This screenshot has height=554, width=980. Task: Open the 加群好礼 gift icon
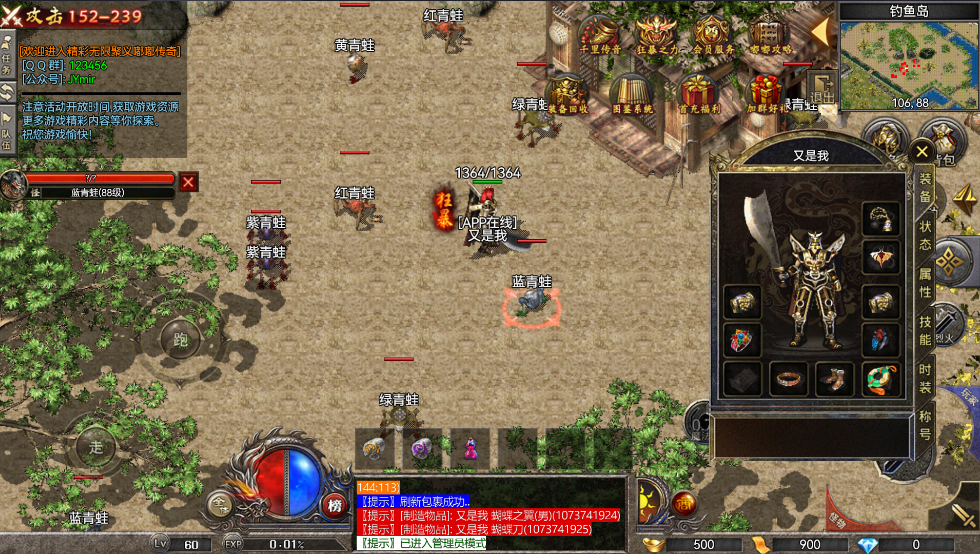click(x=765, y=92)
